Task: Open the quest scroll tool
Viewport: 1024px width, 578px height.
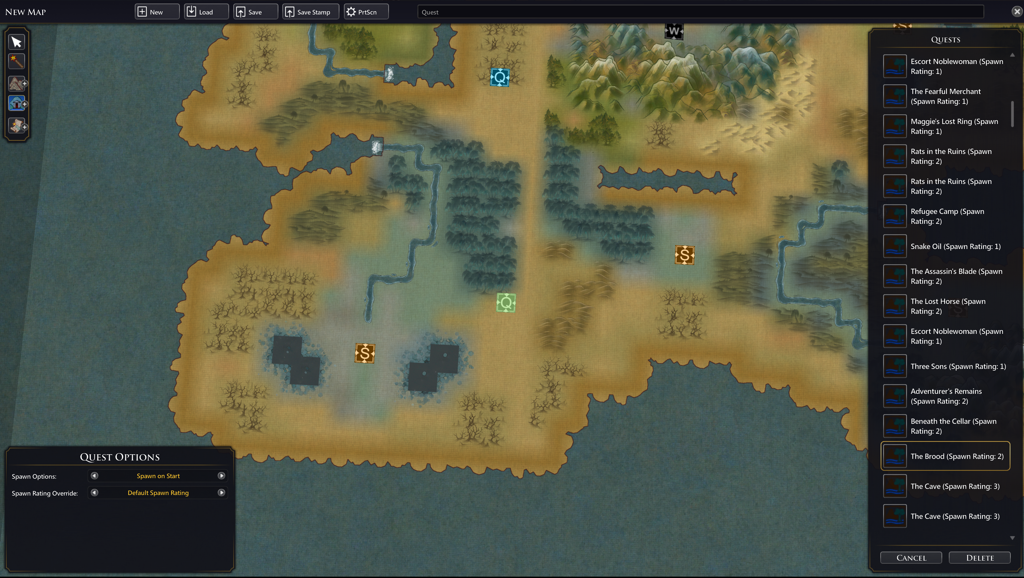Action: point(17,126)
